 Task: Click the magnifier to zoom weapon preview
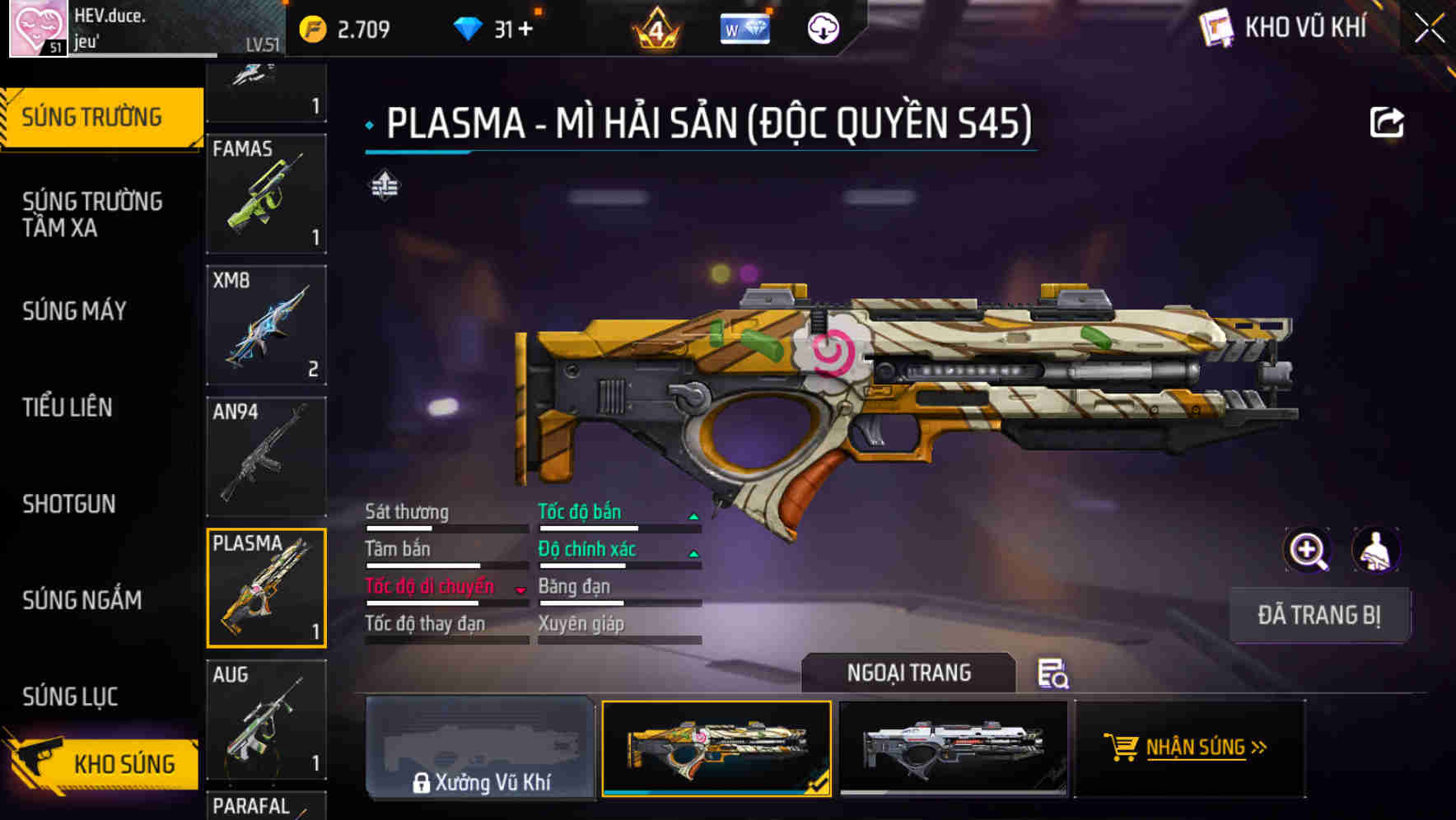(x=1309, y=550)
